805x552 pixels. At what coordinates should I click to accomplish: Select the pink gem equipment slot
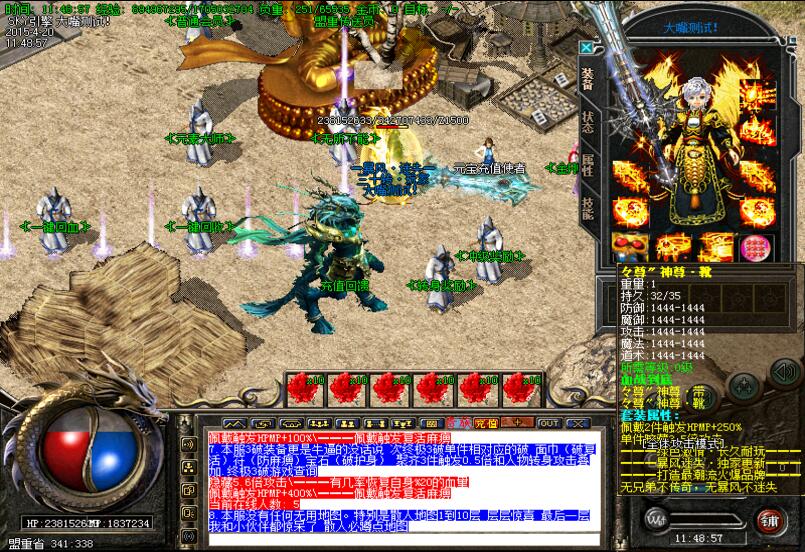click(x=753, y=246)
